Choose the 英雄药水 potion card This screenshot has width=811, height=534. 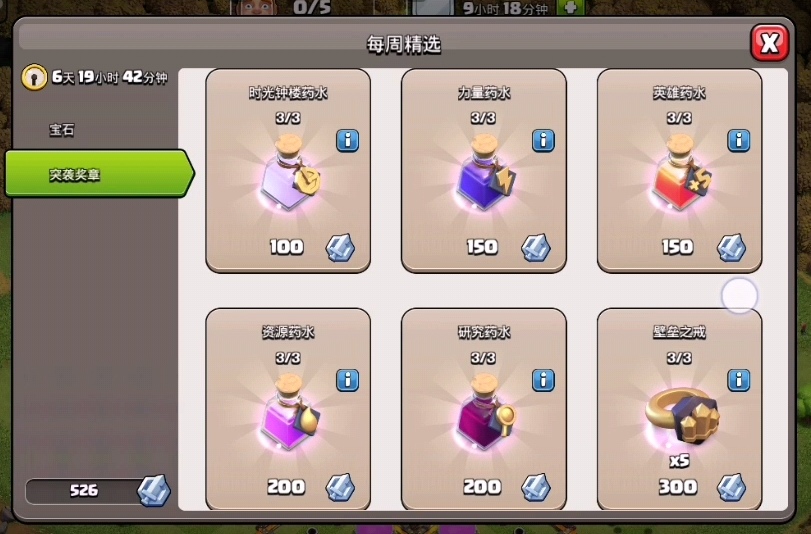click(x=679, y=185)
